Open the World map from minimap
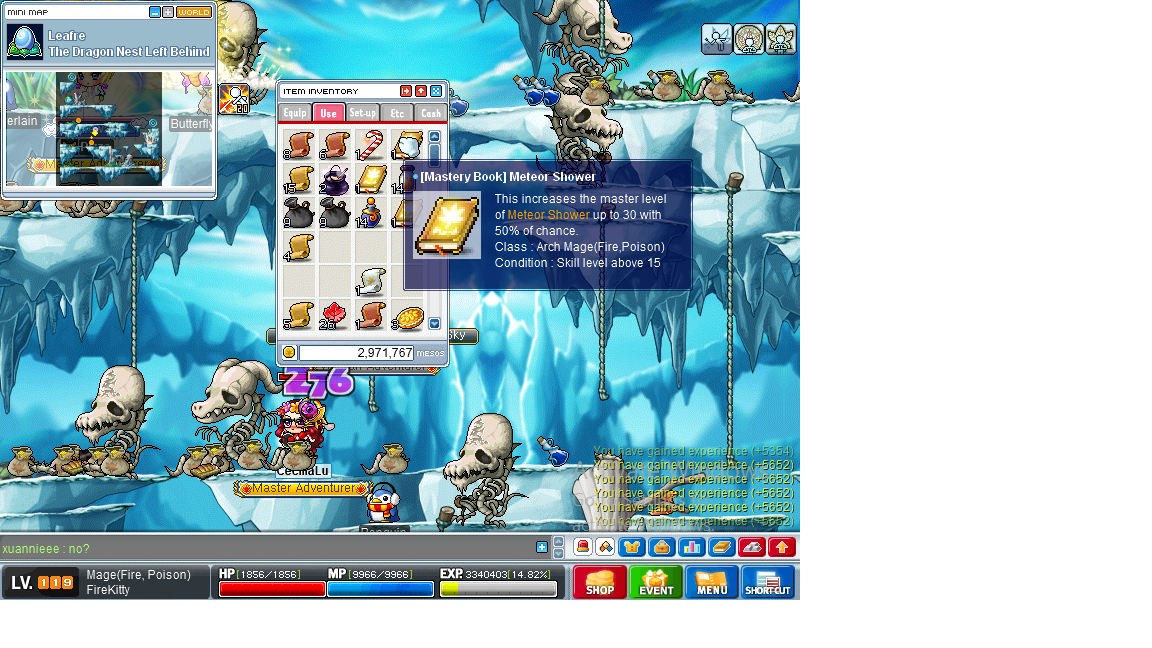1152x648 pixels. click(x=194, y=12)
